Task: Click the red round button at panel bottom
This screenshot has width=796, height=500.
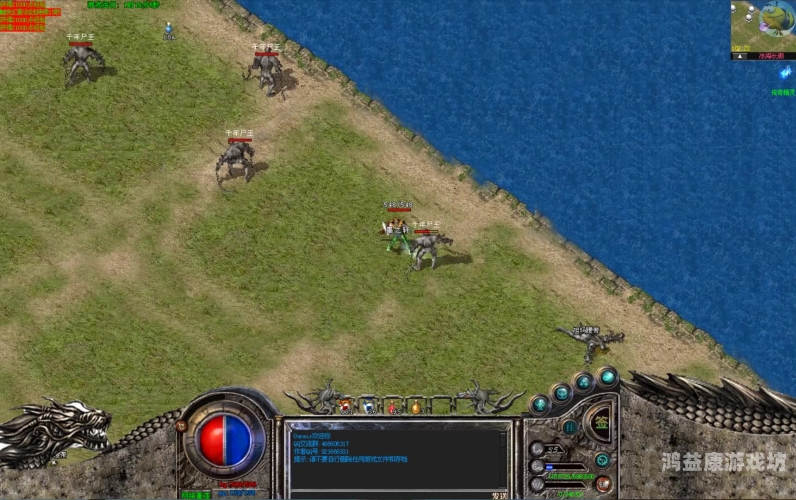Action: pos(603,484)
